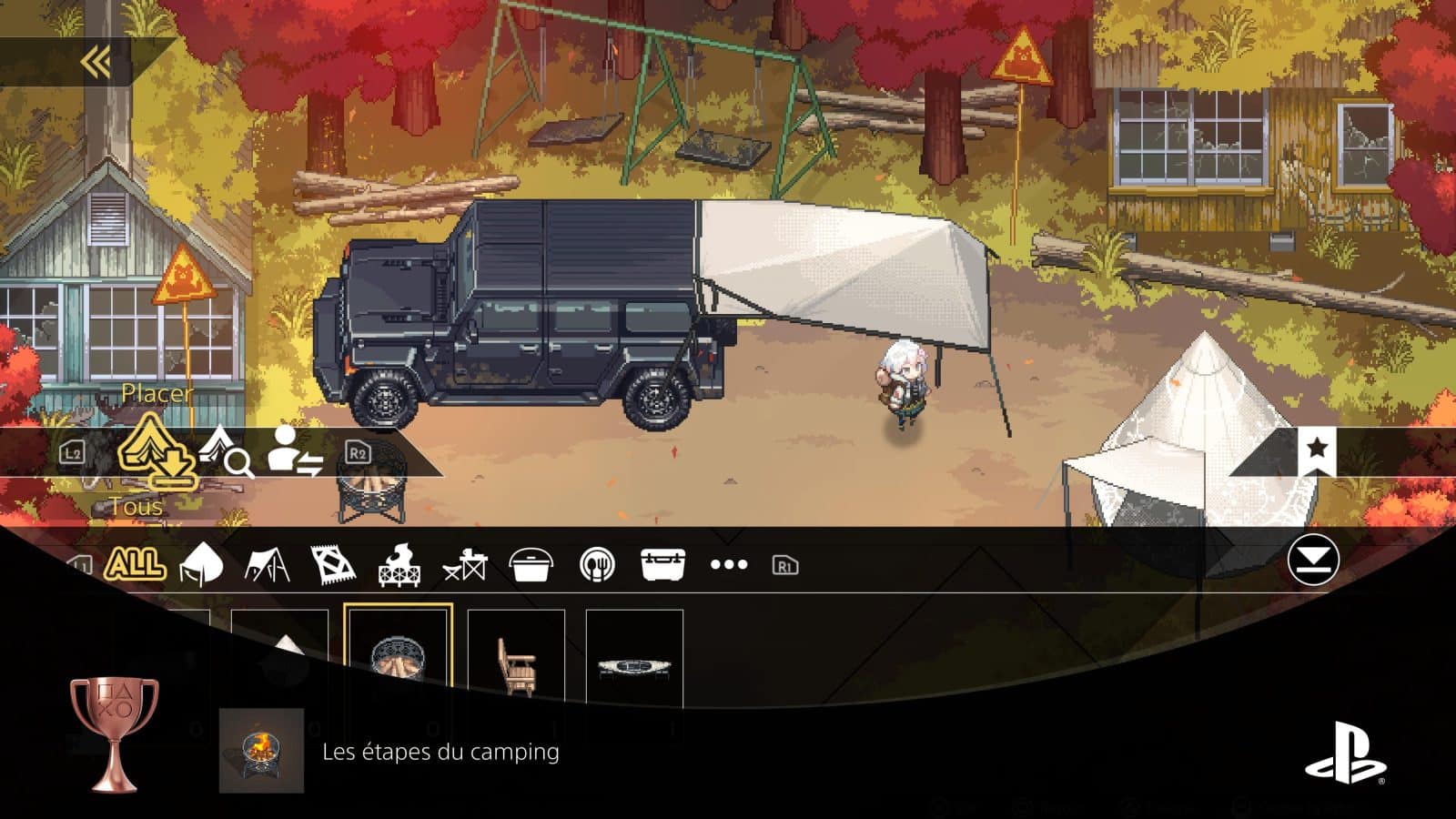Switch to the tableware plate category
The image size is (1456, 819).
point(597,565)
